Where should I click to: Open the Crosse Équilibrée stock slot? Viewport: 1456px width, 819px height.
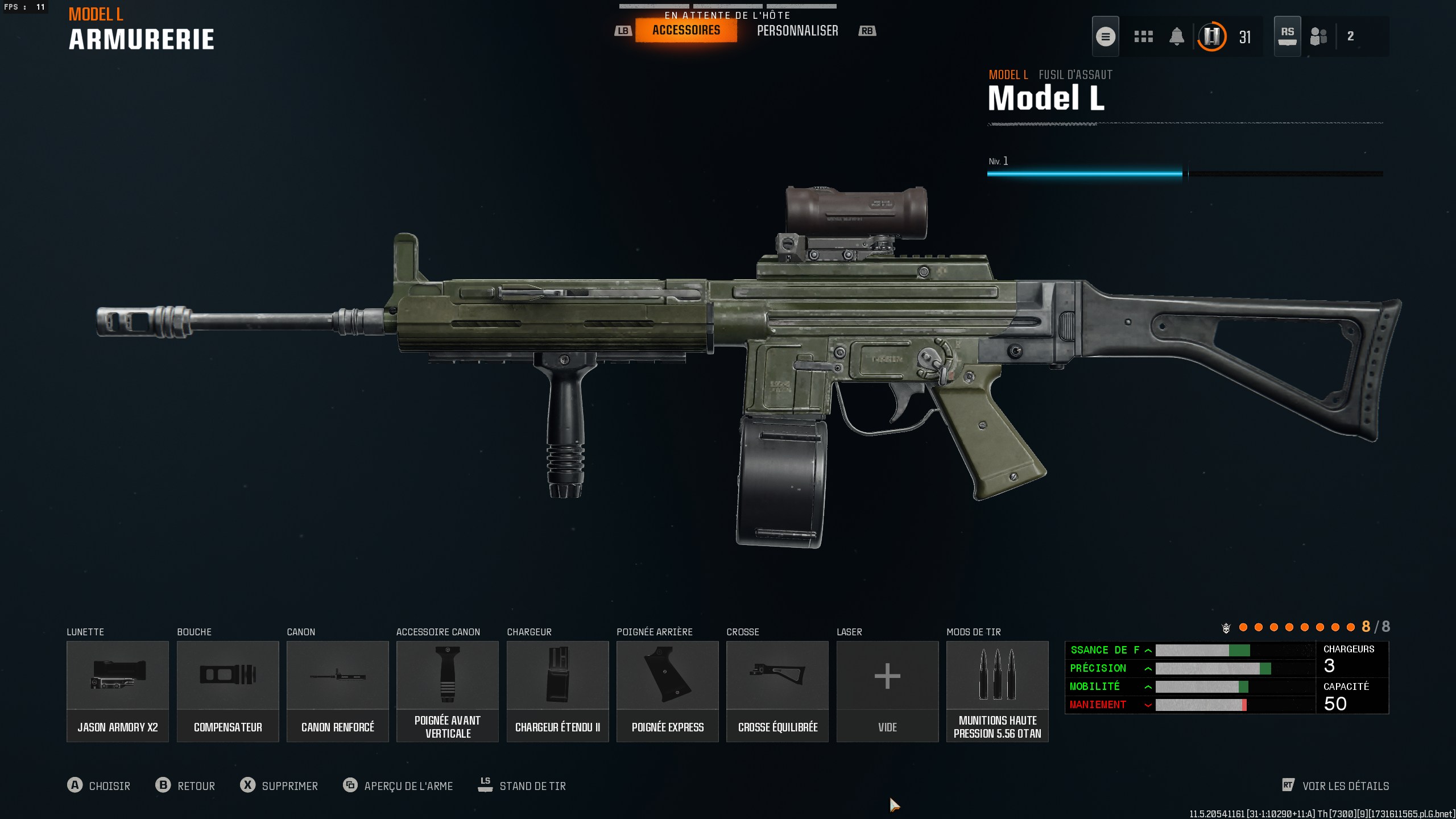point(777,691)
